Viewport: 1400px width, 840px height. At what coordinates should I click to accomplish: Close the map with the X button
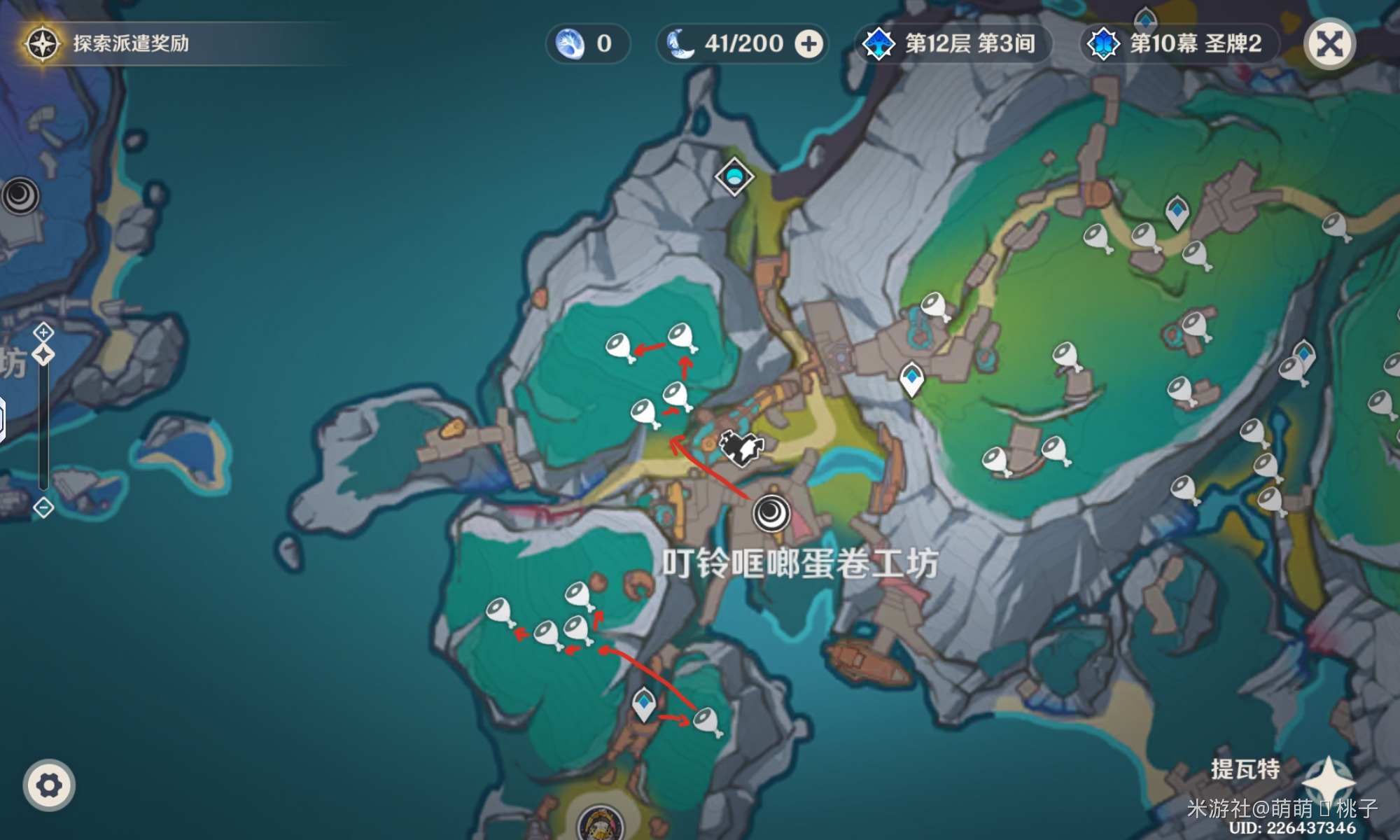[x=1329, y=44]
